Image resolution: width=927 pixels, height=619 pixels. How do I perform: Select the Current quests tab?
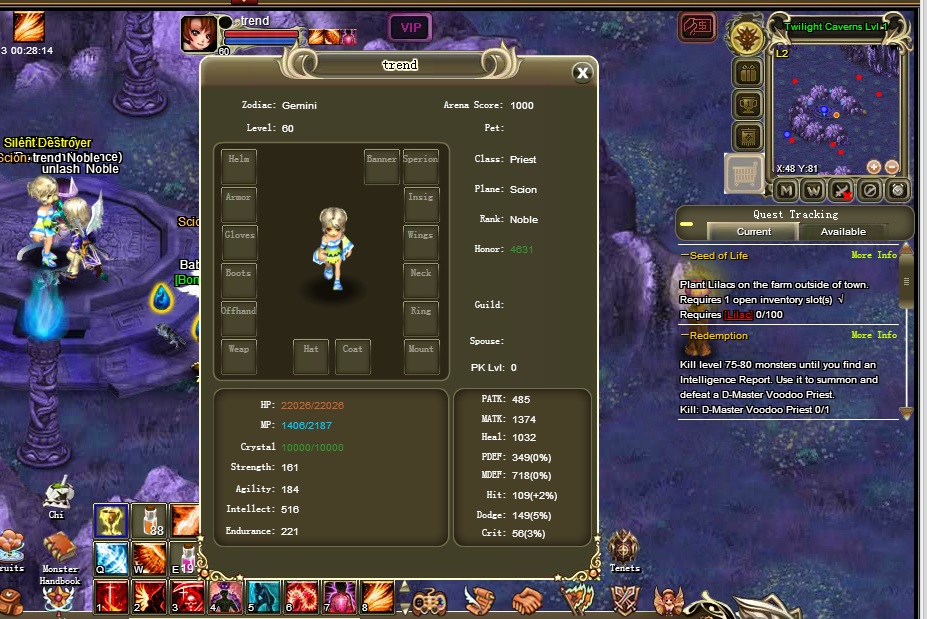point(753,231)
